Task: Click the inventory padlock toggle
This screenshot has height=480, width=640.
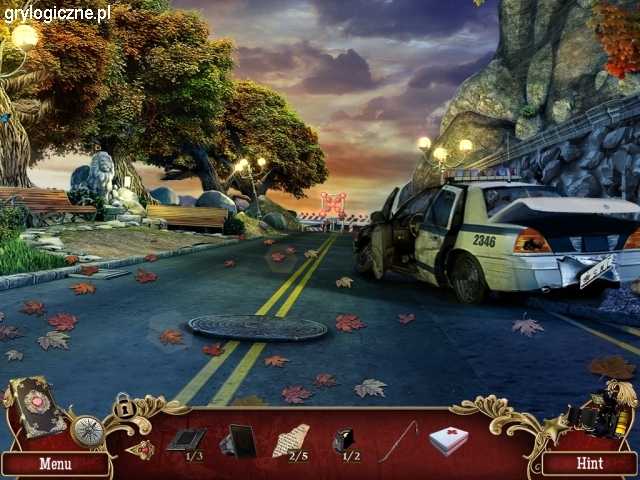Action: tap(124, 406)
